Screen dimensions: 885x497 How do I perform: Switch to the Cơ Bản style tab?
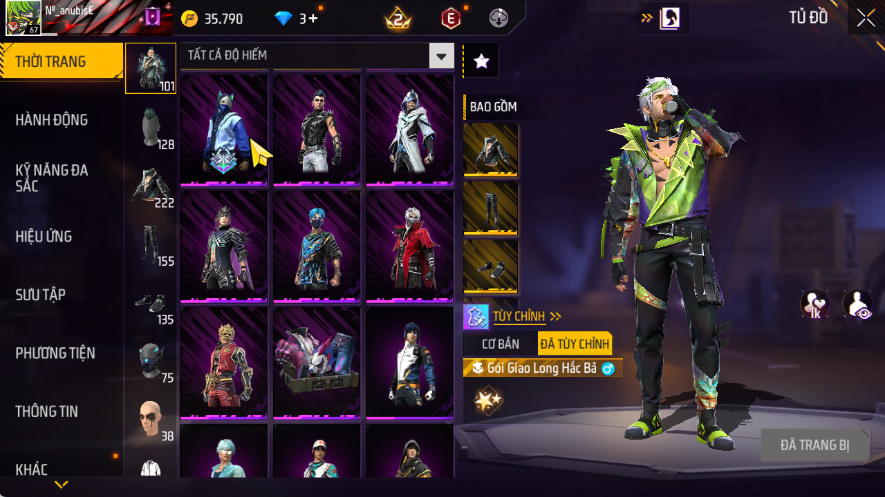(501, 344)
